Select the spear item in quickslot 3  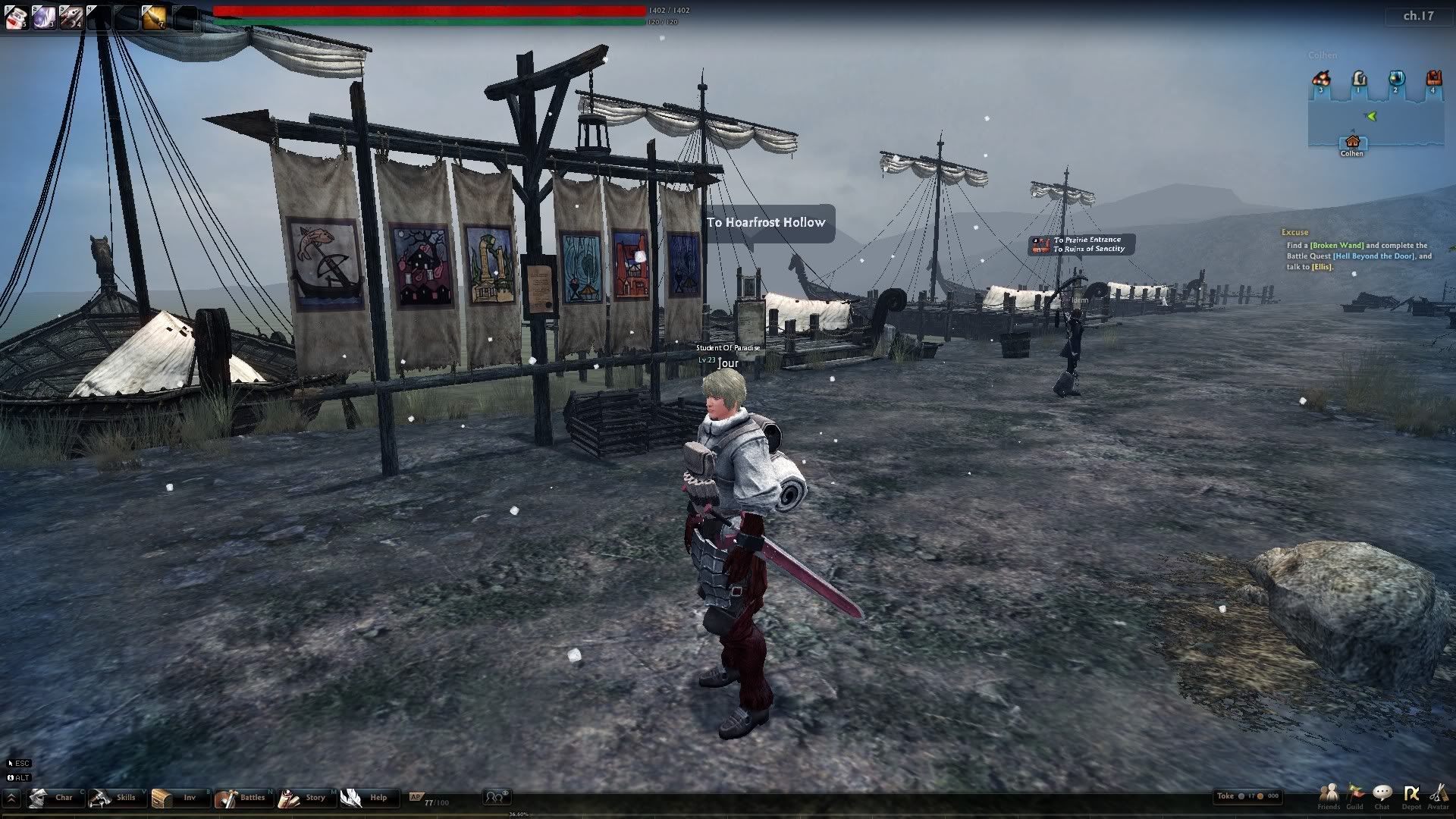[x=71, y=17]
